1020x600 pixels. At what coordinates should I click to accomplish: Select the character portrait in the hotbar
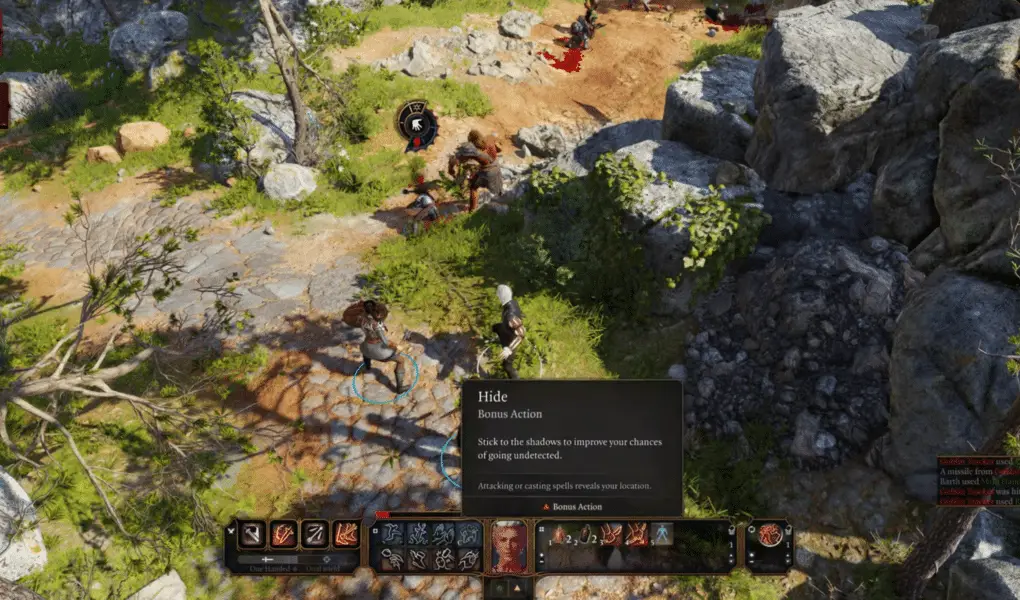(509, 545)
